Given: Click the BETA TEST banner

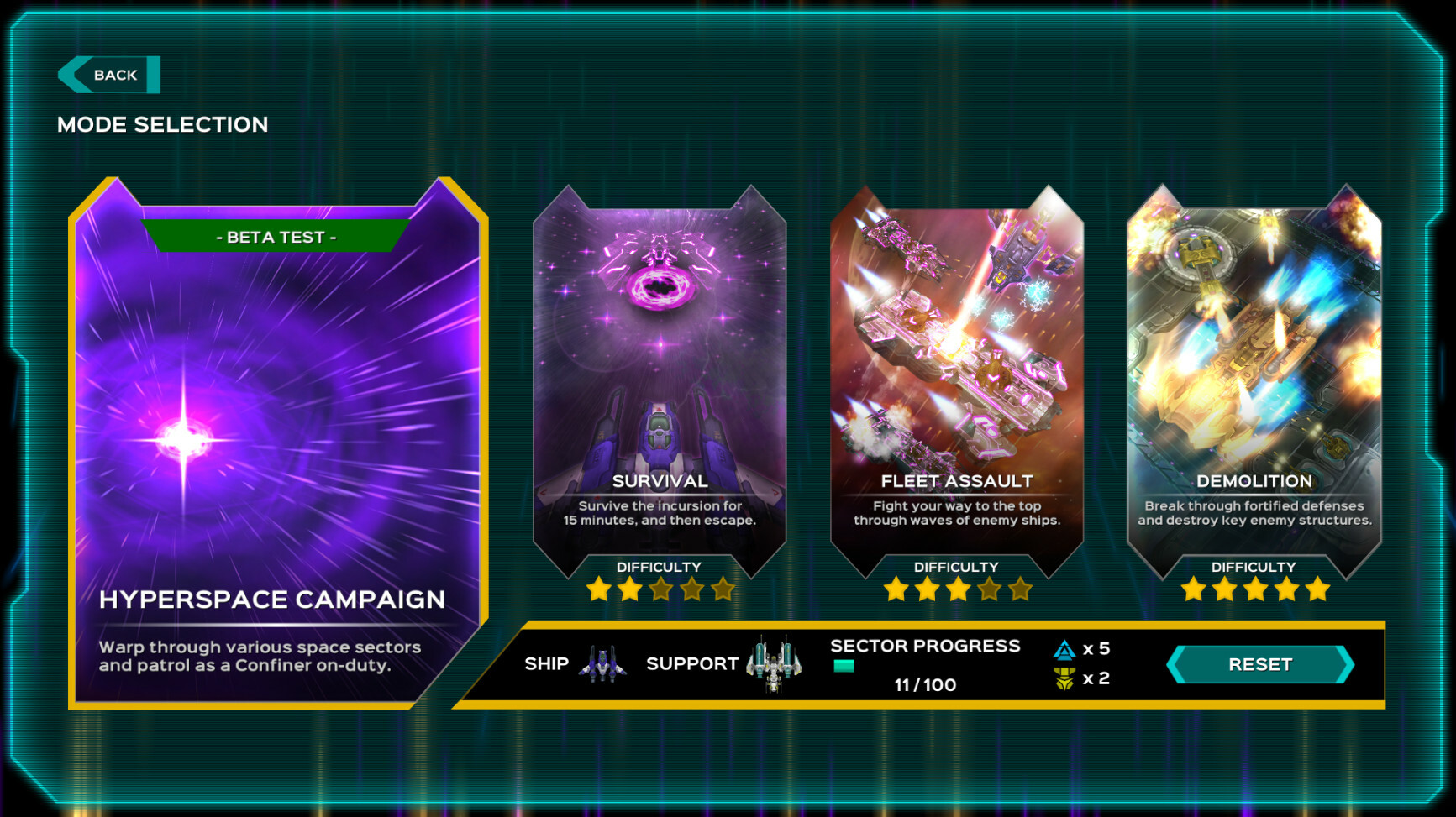Looking at the screenshot, I should [x=276, y=237].
